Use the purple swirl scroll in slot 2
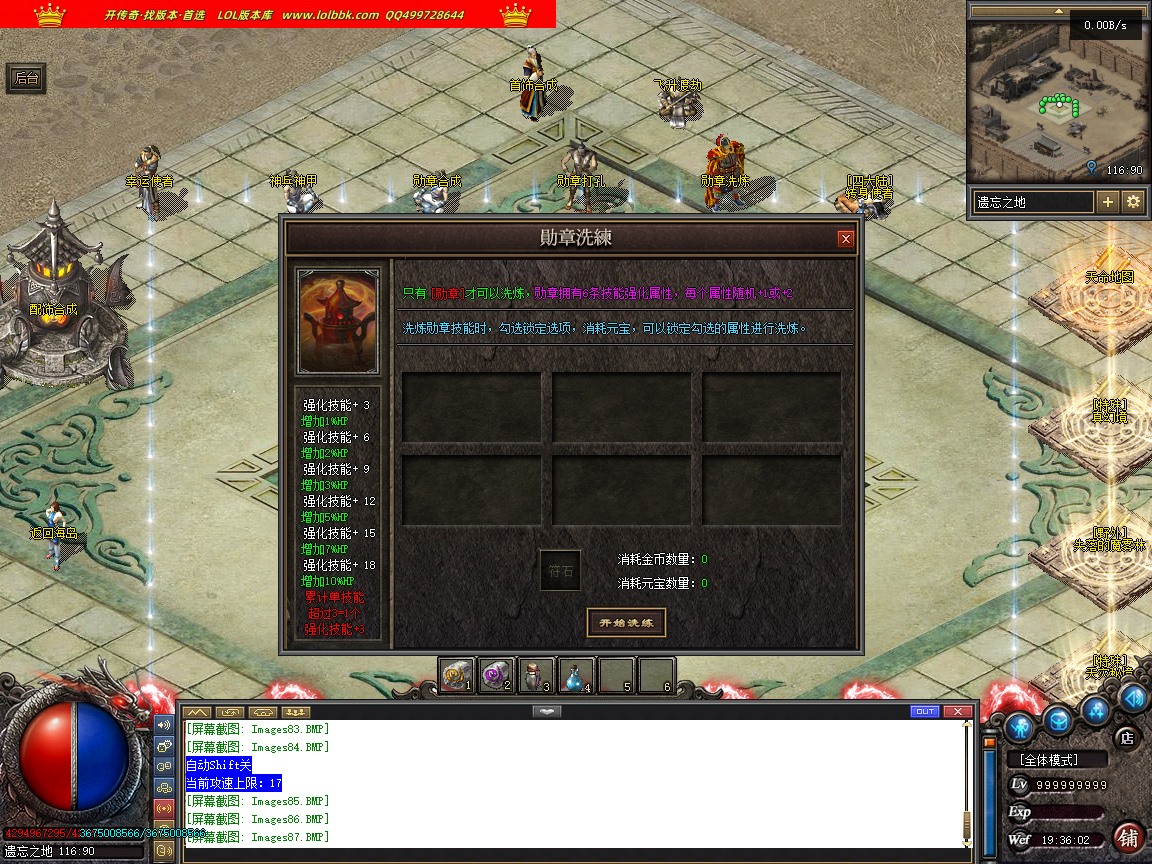The height and width of the screenshot is (864, 1152). click(497, 675)
